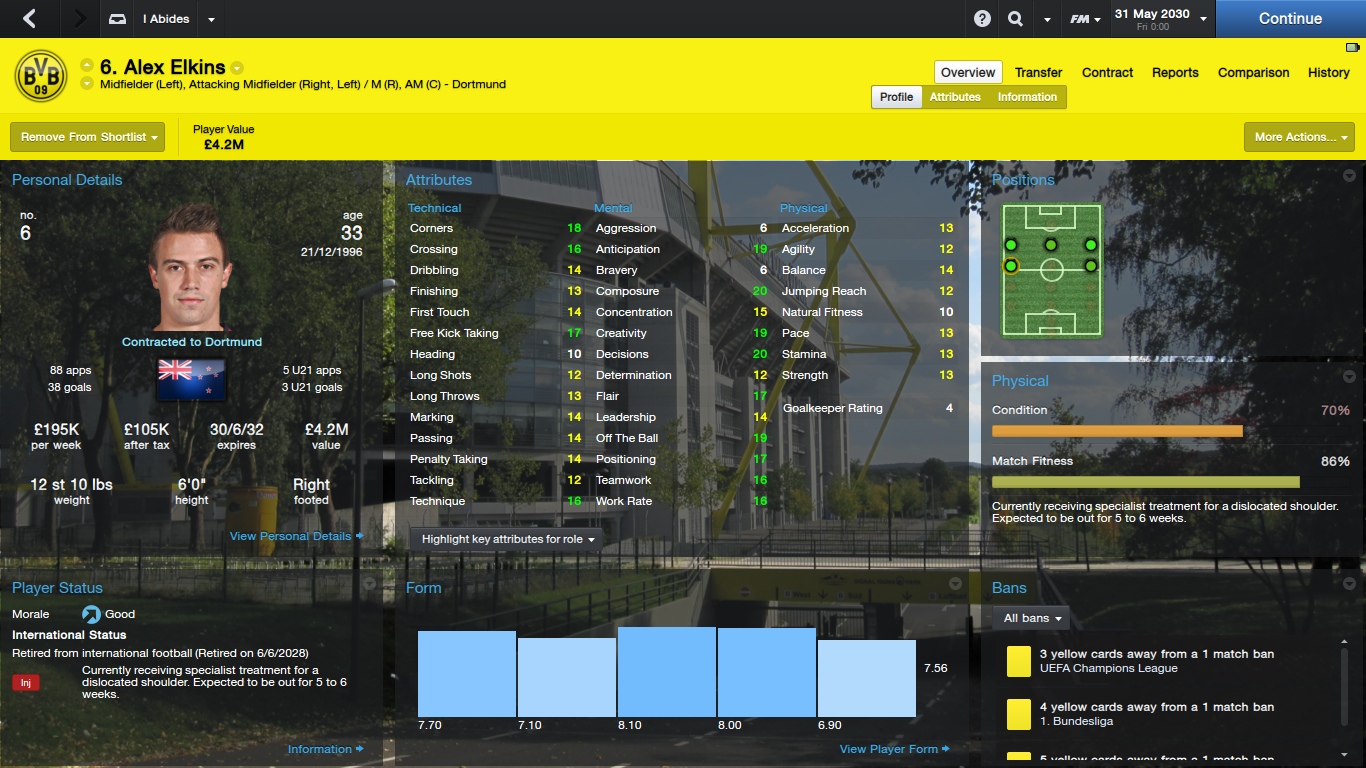Open the inbox via mailbox icon
Image resolution: width=1366 pixels, height=768 pixels.
click(116, 18)
